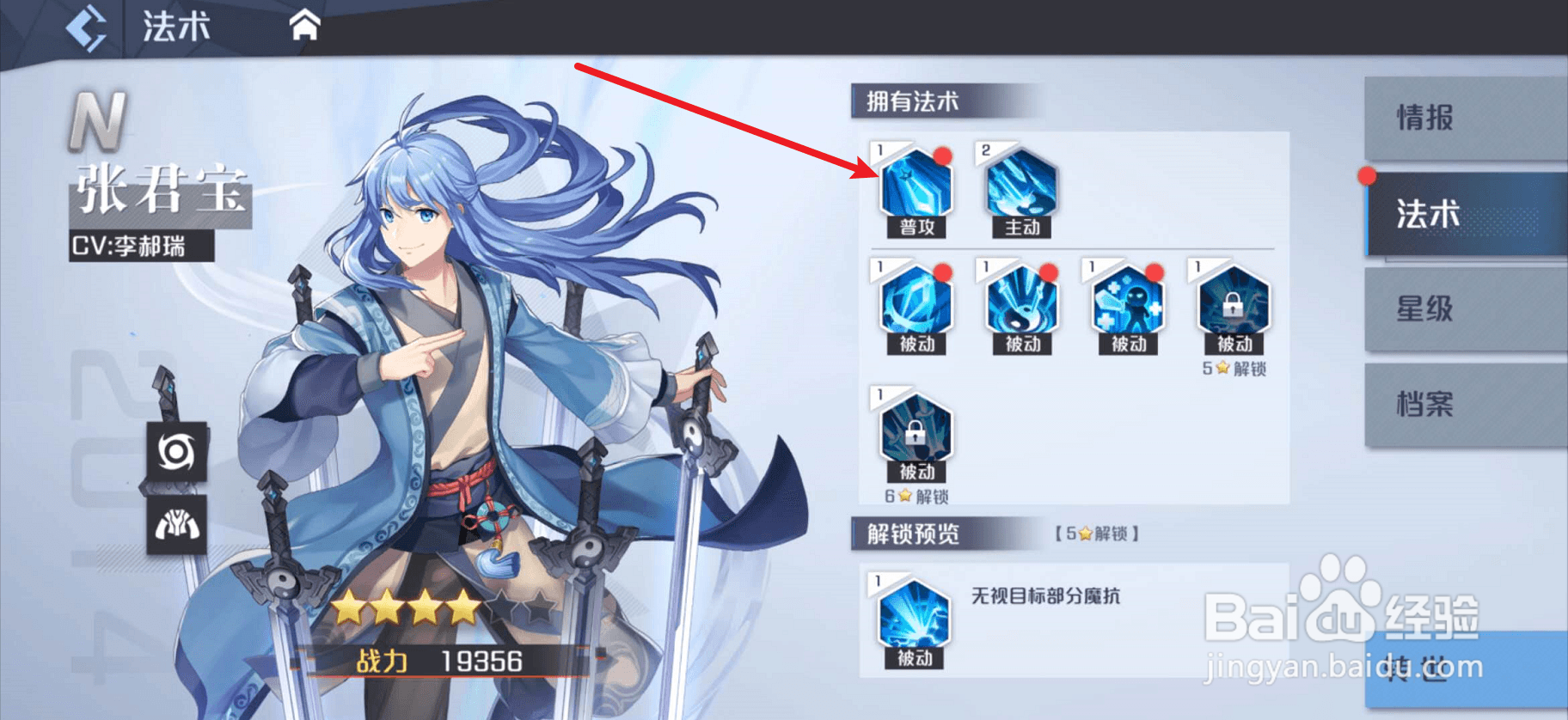
Task: Open the 法术 tab
Action: click(1467, 217)
